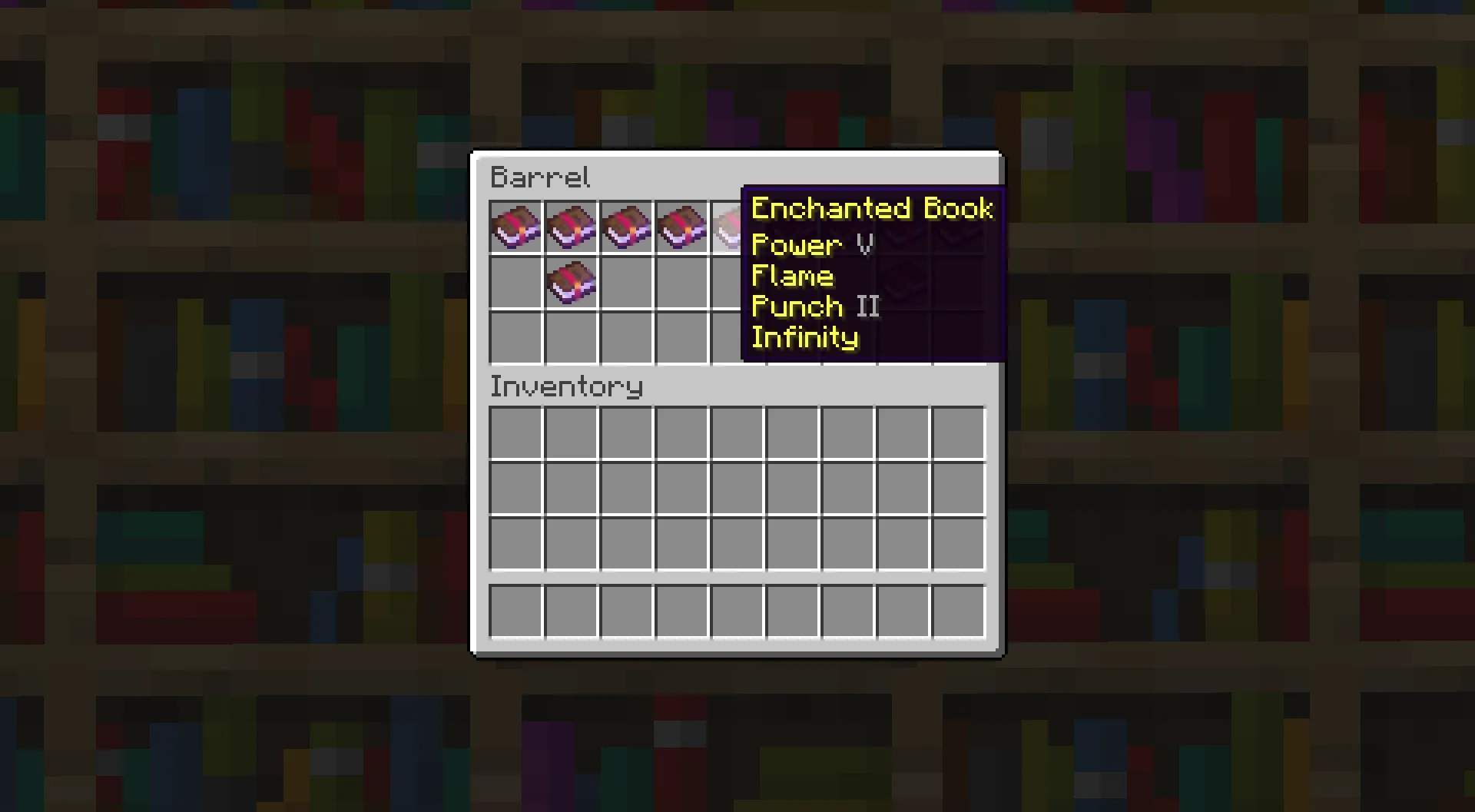Grab the third enchanted book from the barrel

[x=626, y=227]
